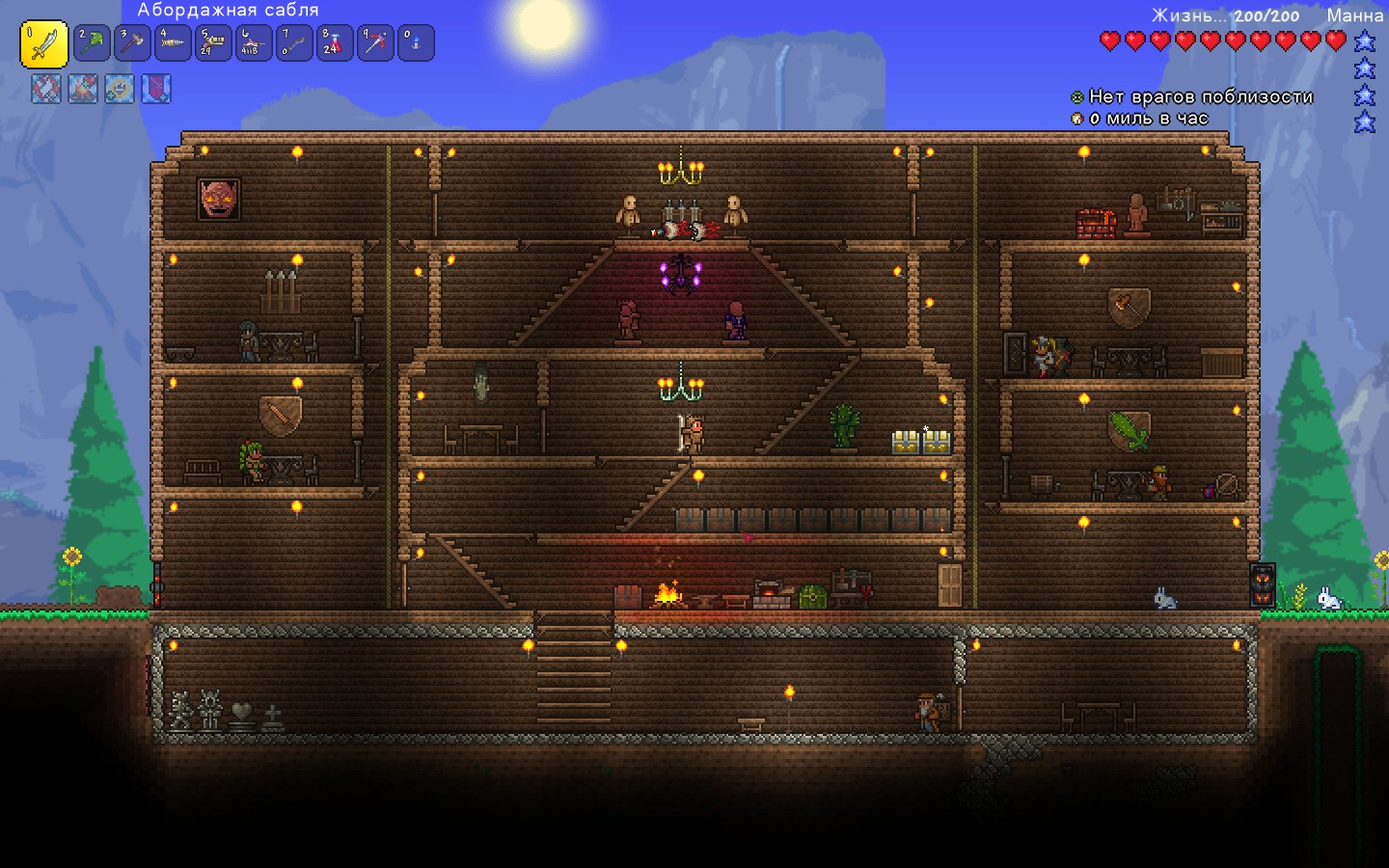Select the cutlass sword in hotbar slot 1
1389x868 pixels.
click(x=44, y=44)
